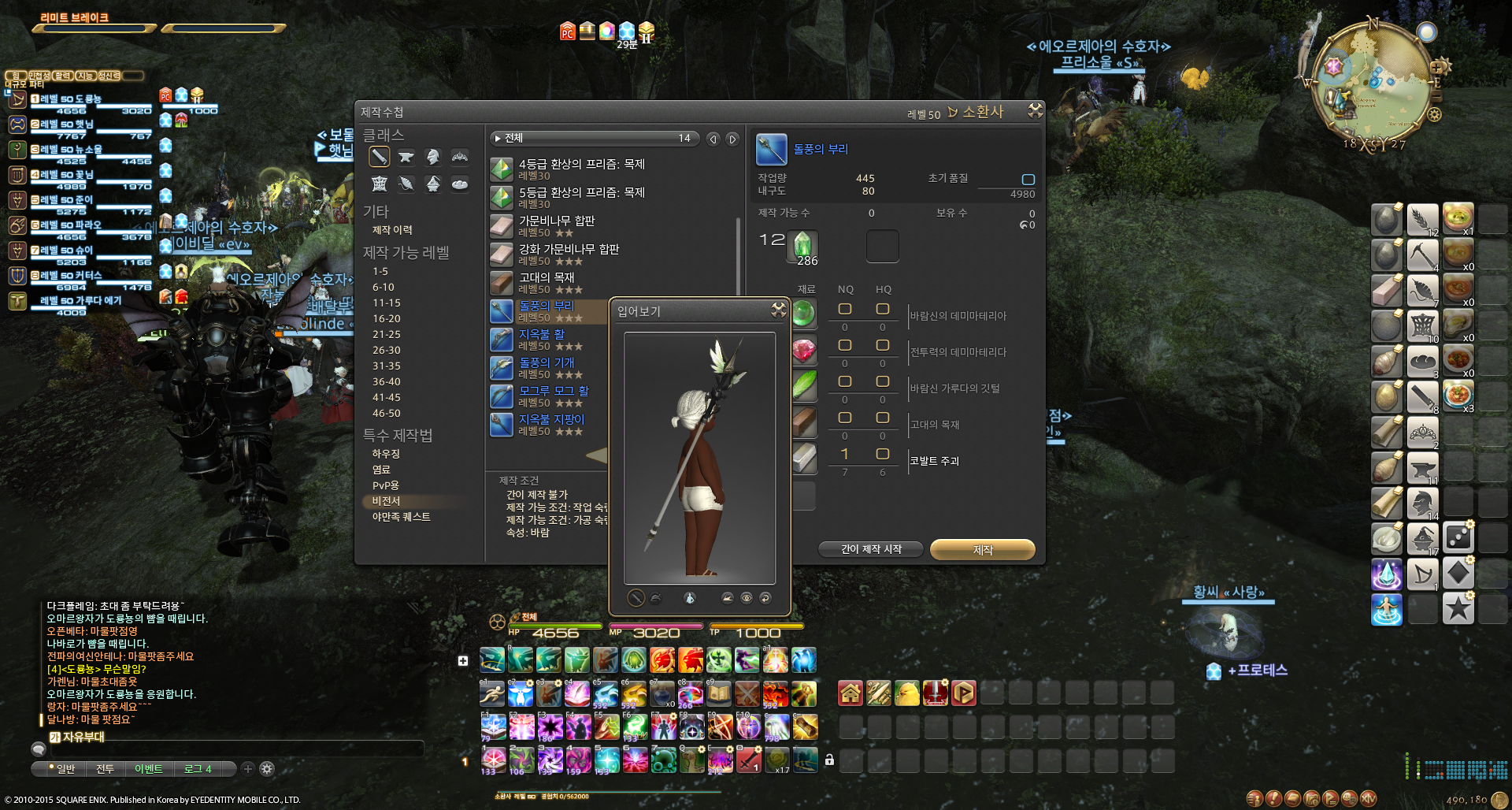Click the 간이 제작 시작 button

[x=870, y=549]
